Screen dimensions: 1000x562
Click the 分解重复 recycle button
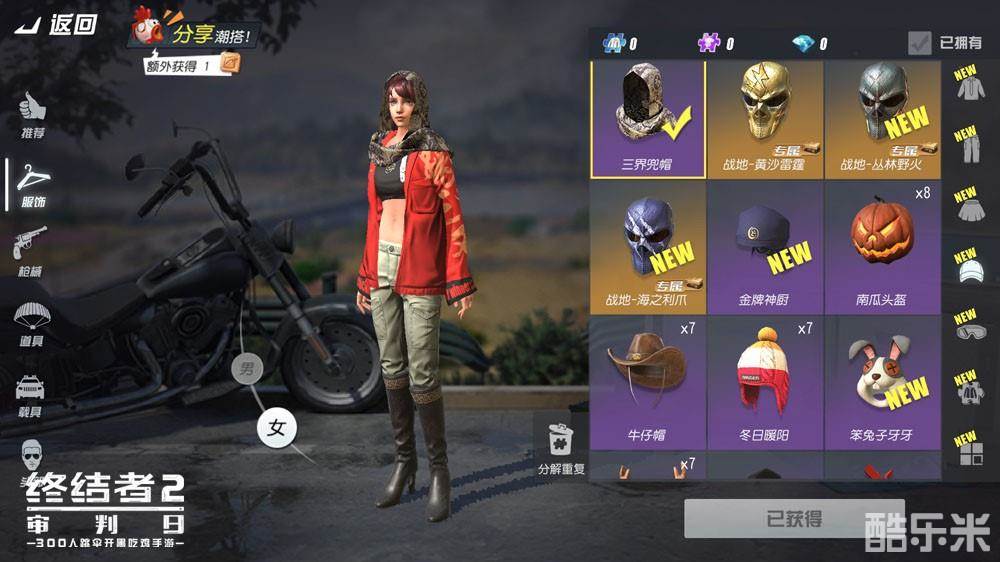(561, 447)
